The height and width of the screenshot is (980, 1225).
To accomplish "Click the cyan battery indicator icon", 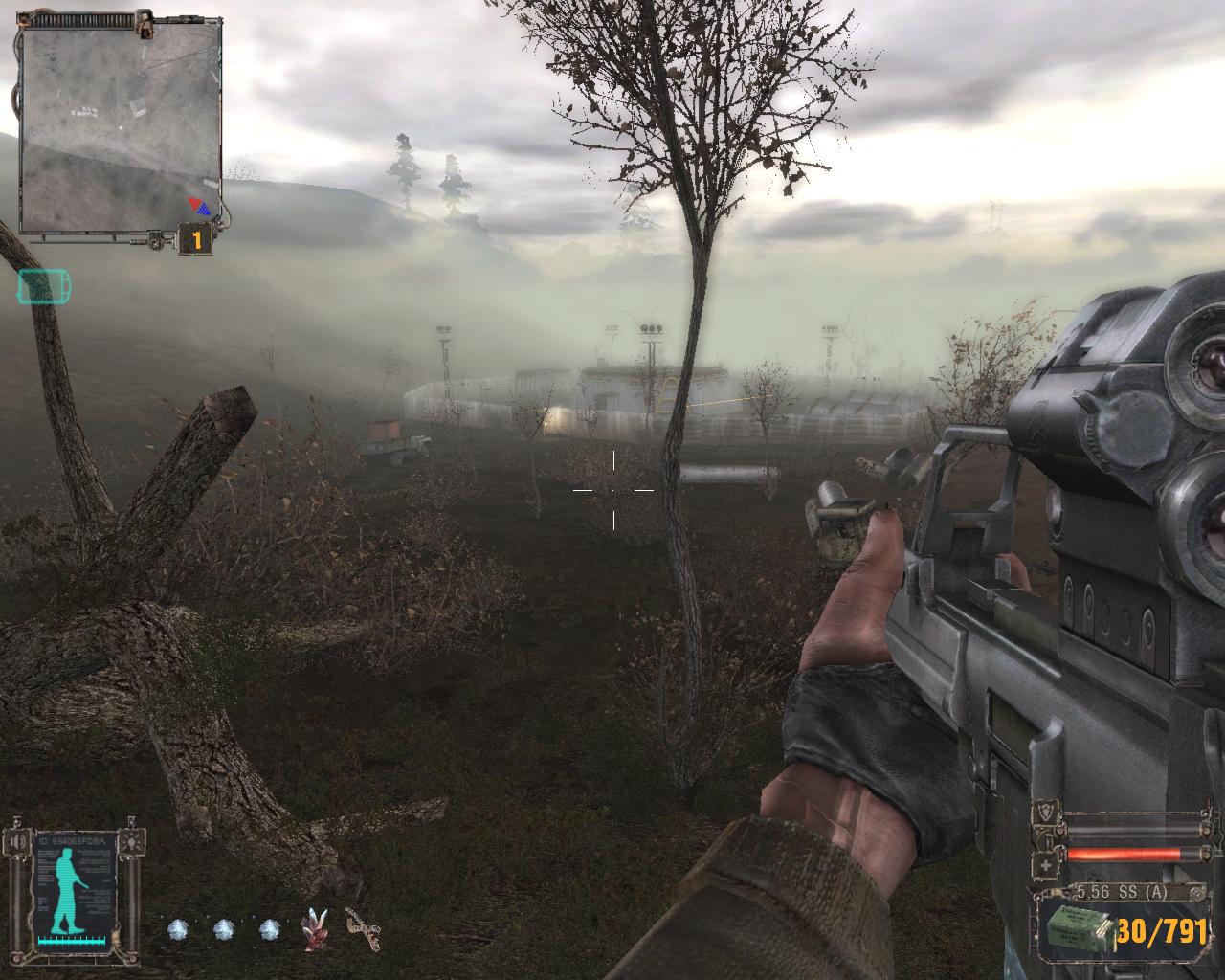I will click(x=44, y=285).
